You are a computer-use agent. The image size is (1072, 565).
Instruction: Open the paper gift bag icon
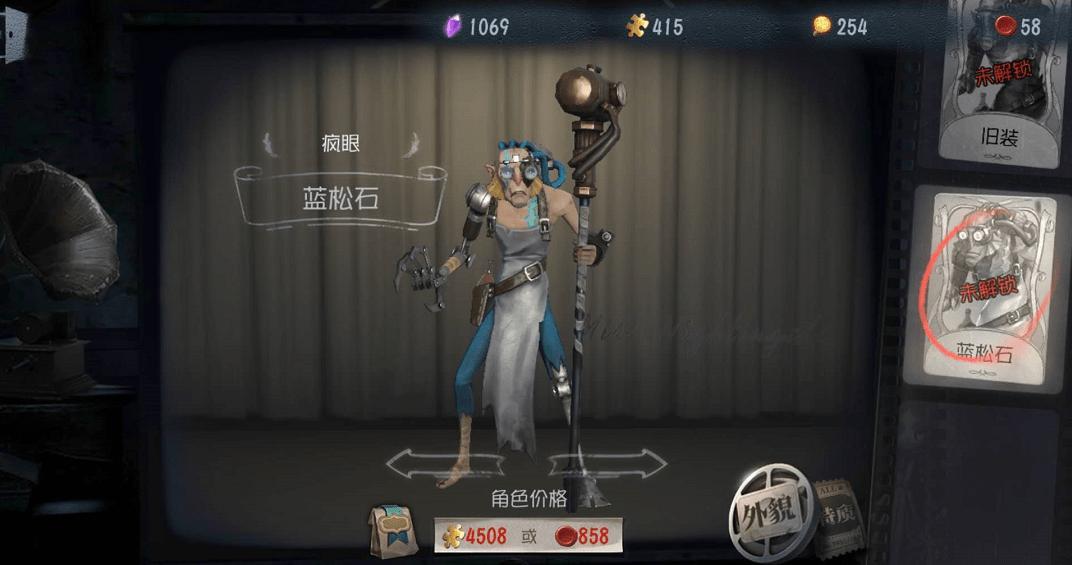(x=393, y=532)
